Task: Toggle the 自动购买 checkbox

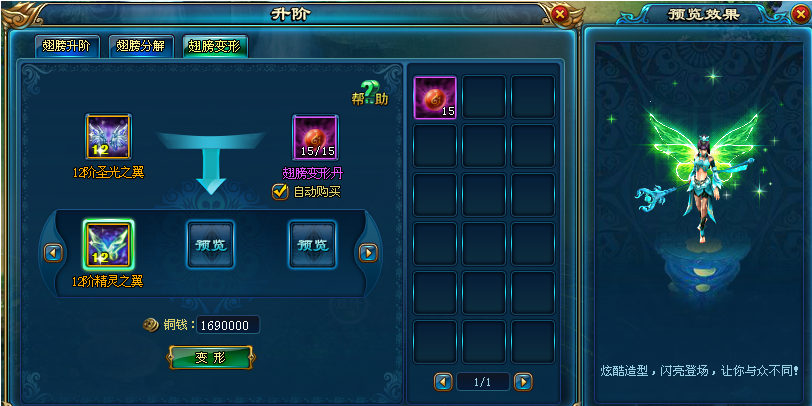Action: point(280,191)
